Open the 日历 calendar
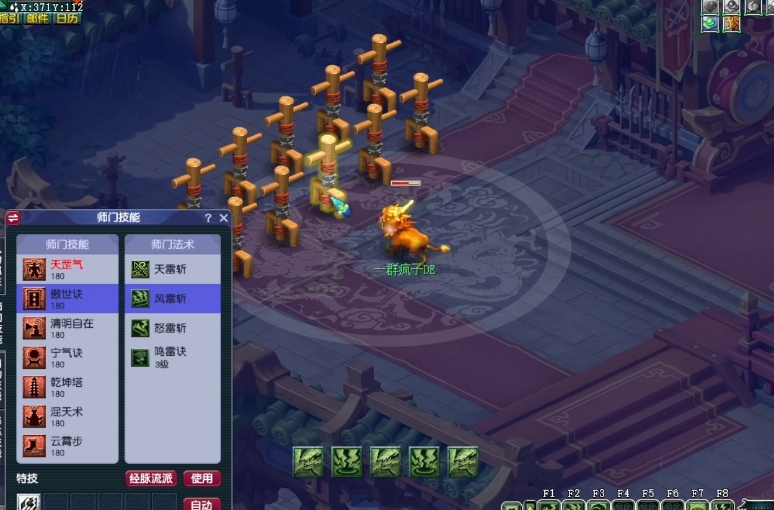 (x=67, y=18)
